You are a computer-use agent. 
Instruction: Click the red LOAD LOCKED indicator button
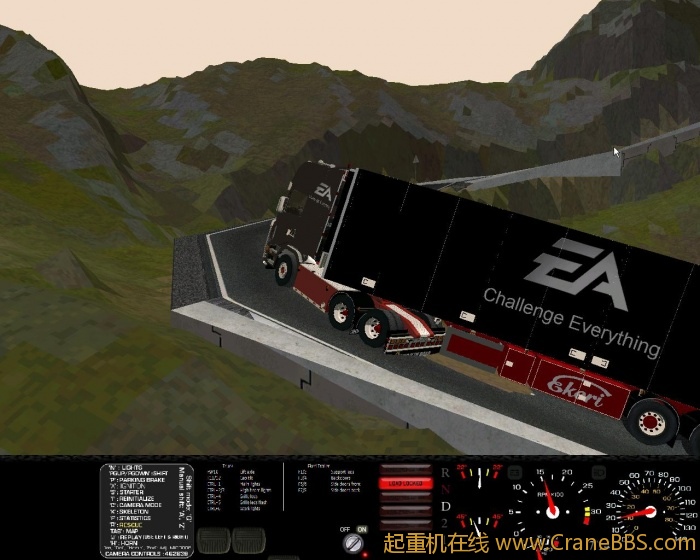pos(404,483)
